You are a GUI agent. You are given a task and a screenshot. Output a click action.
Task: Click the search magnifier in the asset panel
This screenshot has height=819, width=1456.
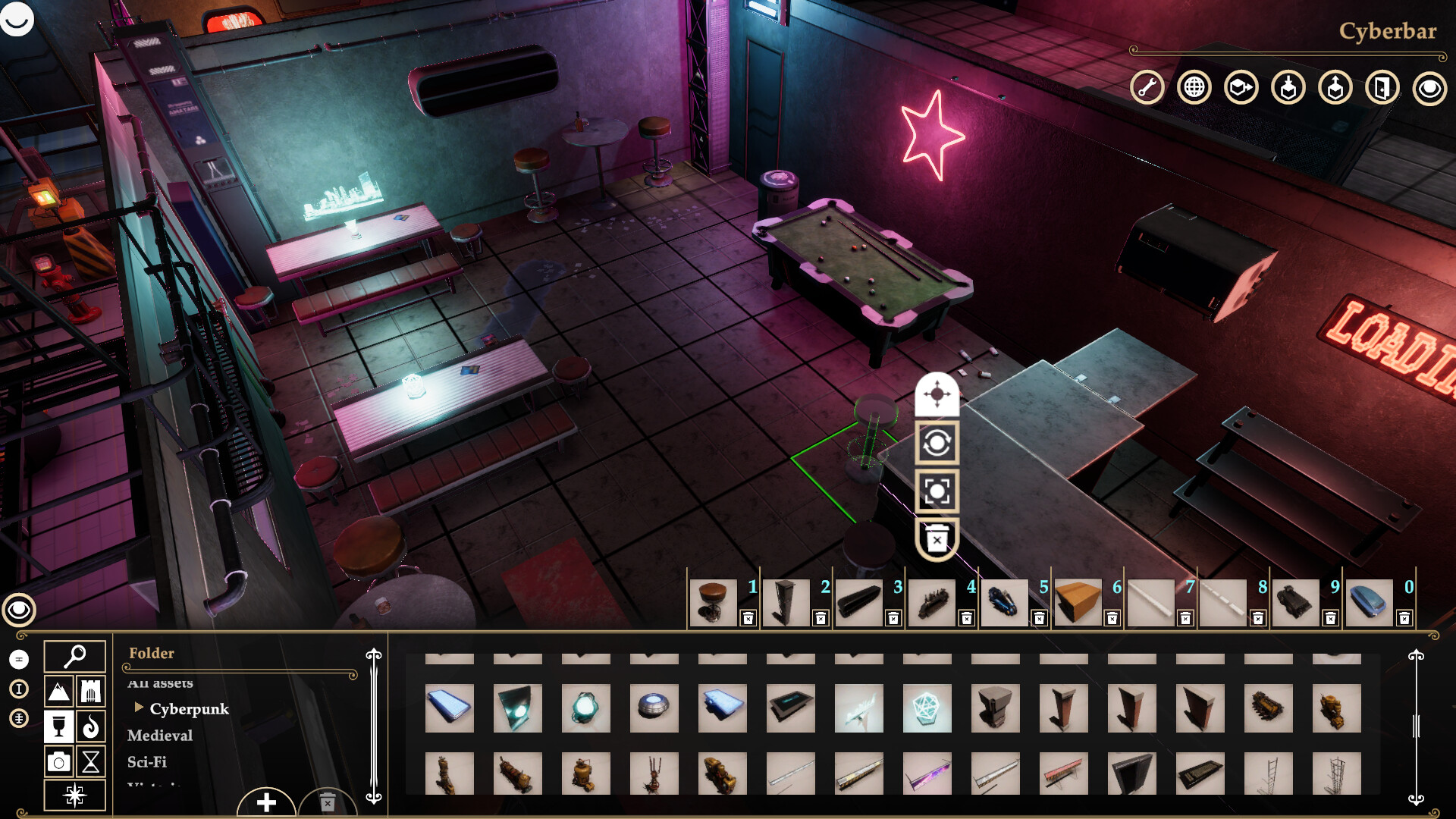coord(74,654)
